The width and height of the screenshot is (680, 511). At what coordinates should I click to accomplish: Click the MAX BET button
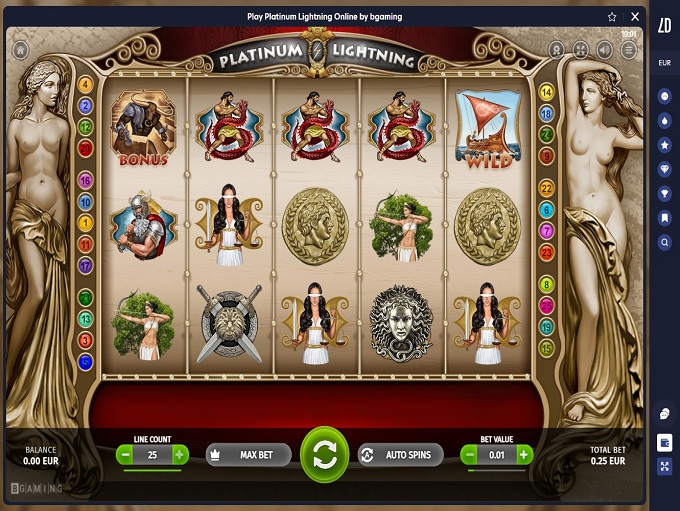[249, 455]
